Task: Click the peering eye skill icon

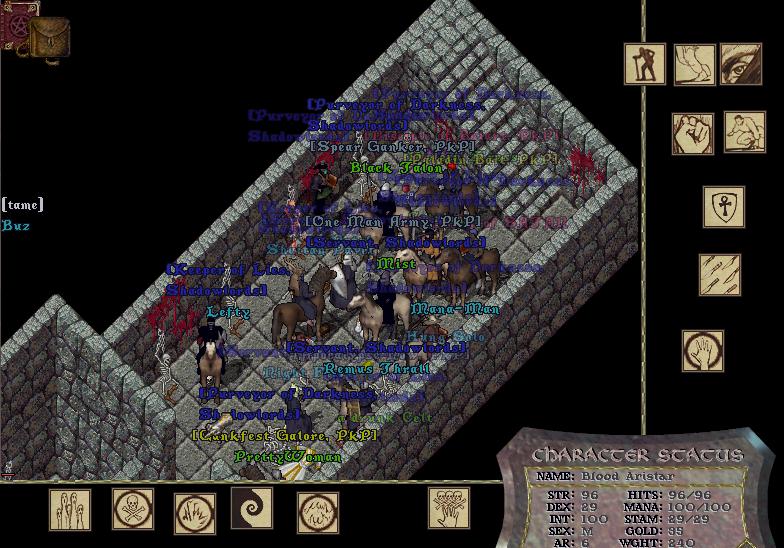Action: coord(741,64)
